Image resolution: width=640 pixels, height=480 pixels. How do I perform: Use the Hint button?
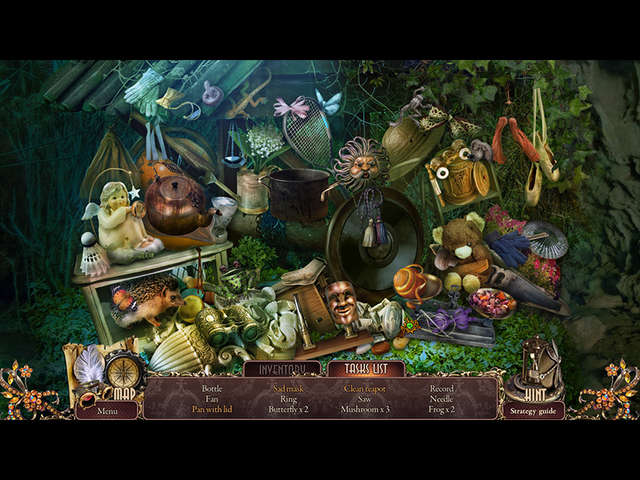click(533, 375)
